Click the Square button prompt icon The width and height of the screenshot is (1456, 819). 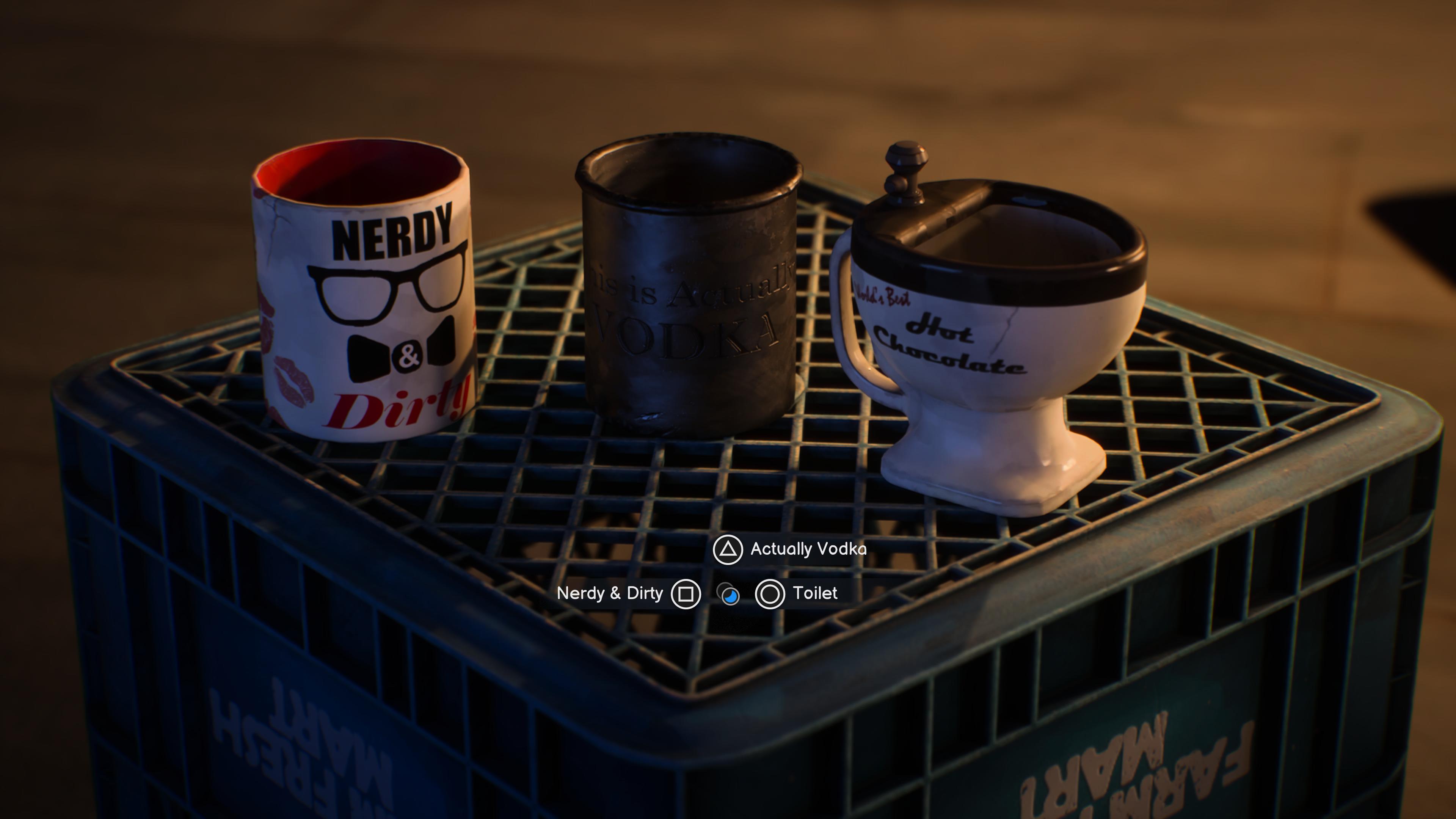[x=686, y=593]
